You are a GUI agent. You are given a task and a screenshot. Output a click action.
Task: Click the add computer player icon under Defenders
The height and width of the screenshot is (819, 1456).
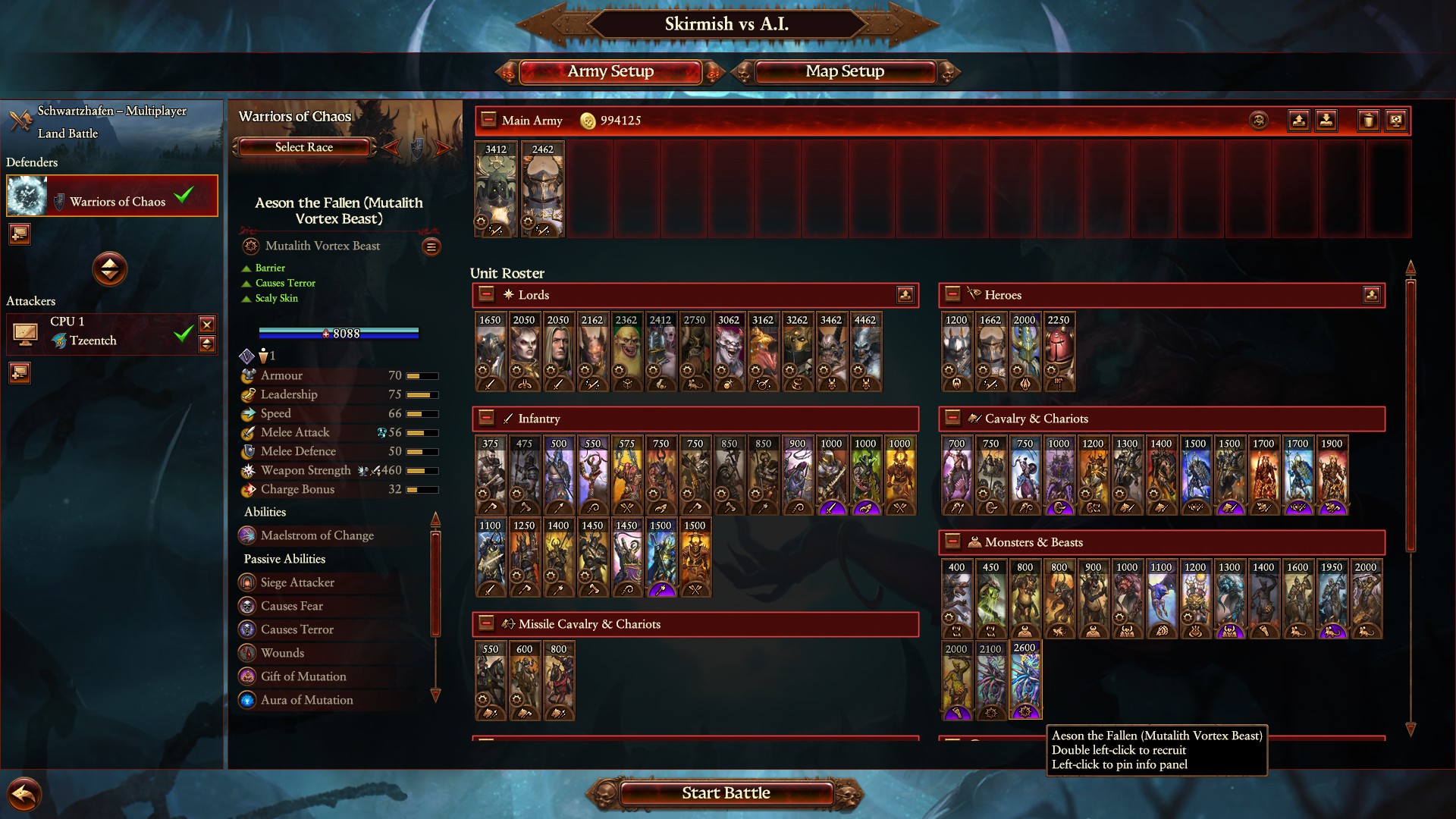(19, 234)
